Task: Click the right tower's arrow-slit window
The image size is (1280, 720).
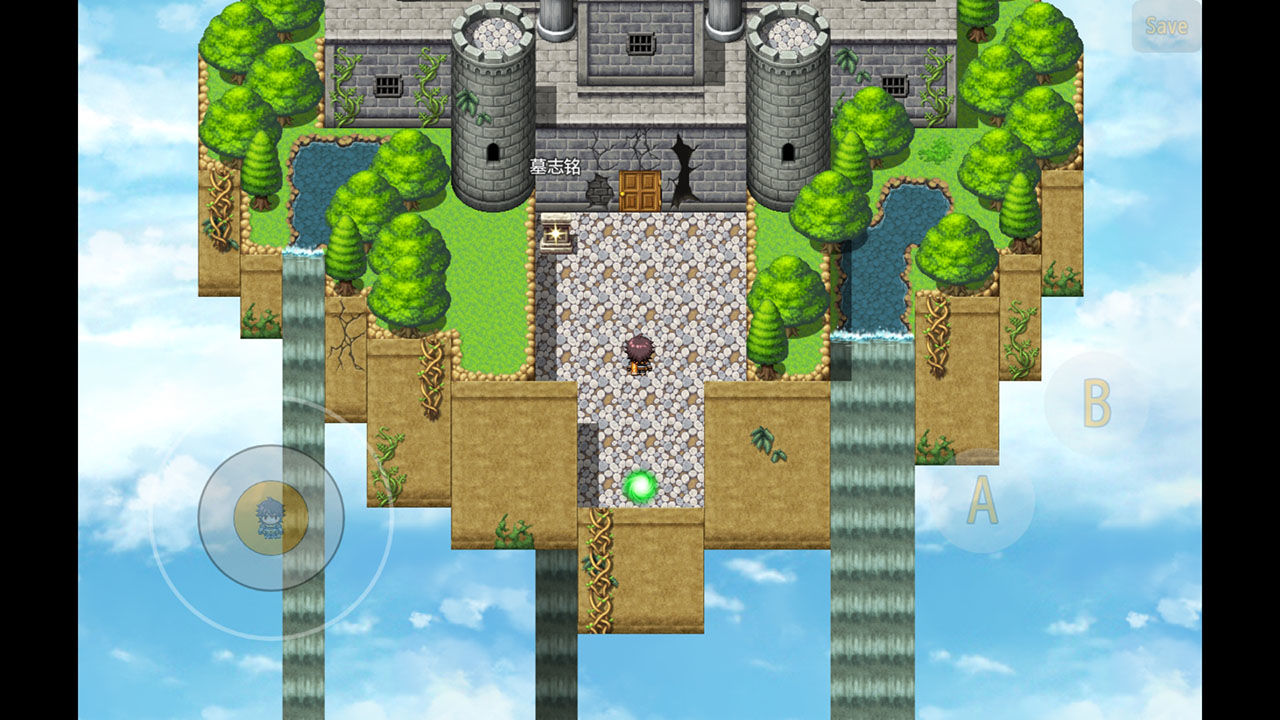Action: [790, 150]
